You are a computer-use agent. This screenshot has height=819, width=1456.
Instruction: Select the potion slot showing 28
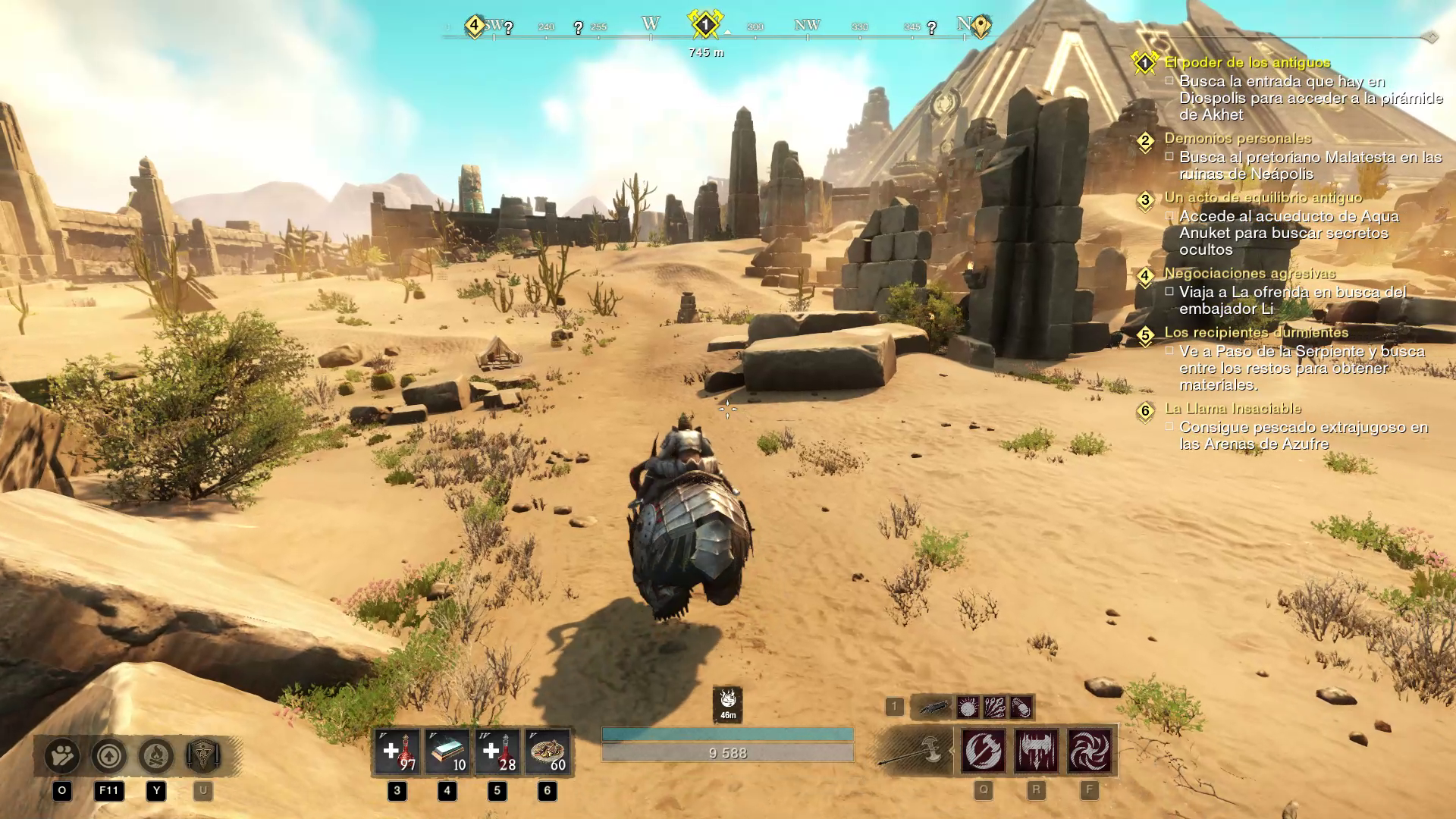(497, 752)
